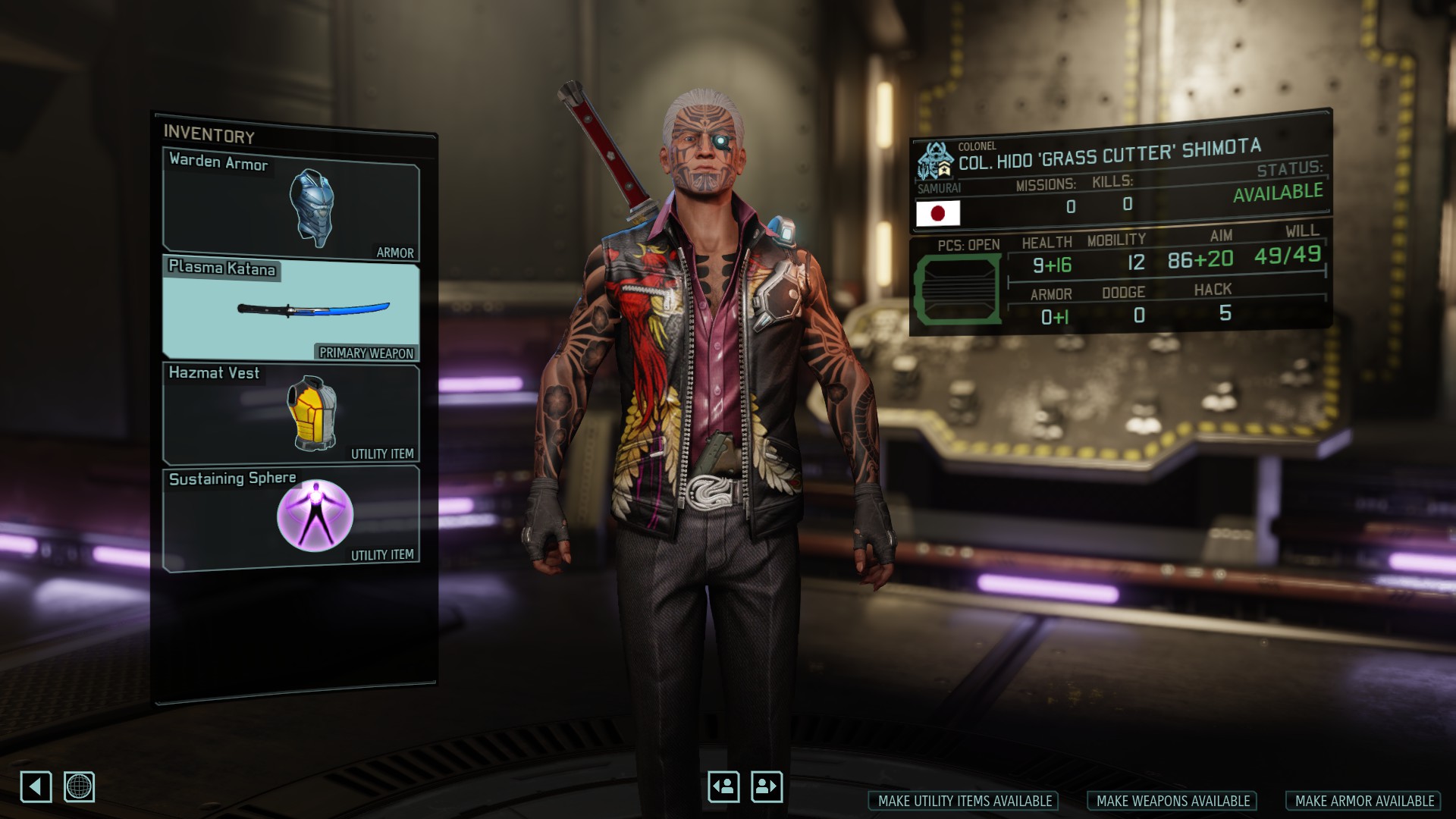Switch to the next soldier
Screen dimensions: 1456x819
[767, 786]
